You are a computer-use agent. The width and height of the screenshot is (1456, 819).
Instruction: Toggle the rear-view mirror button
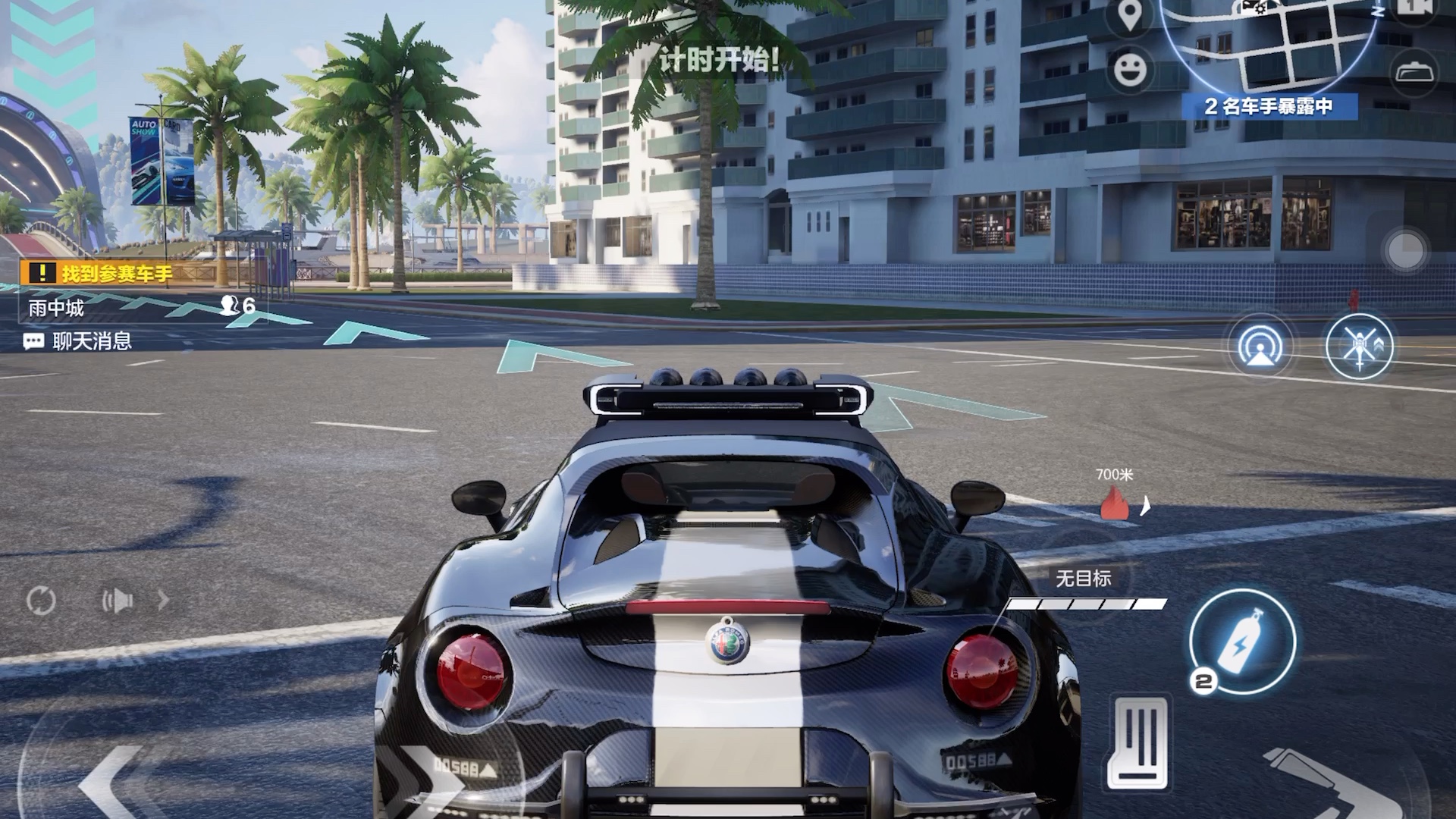[x=1415, y=73]
